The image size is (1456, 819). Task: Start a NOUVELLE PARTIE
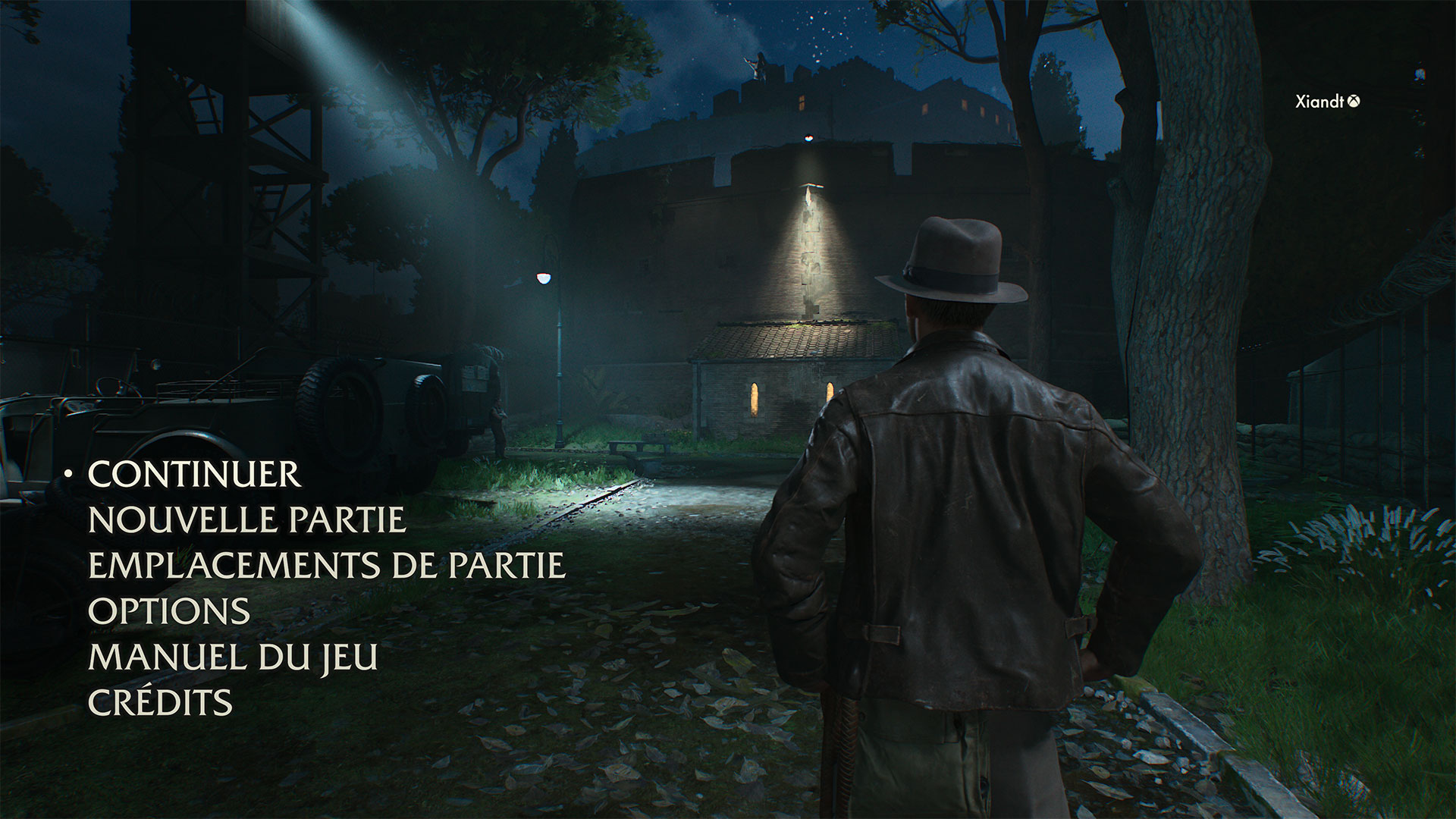pos(247,520)
